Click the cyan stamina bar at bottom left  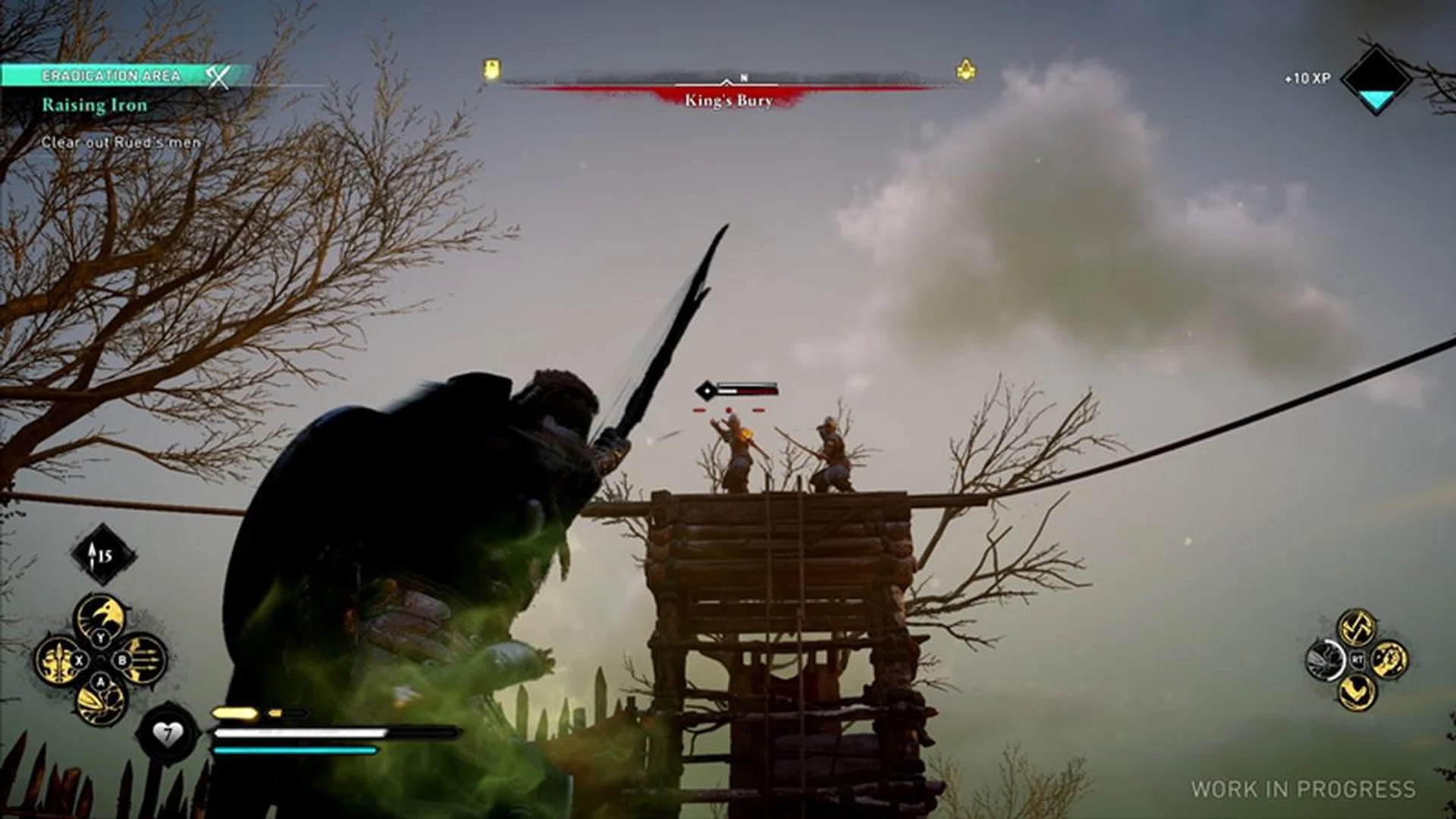(296, 751)
